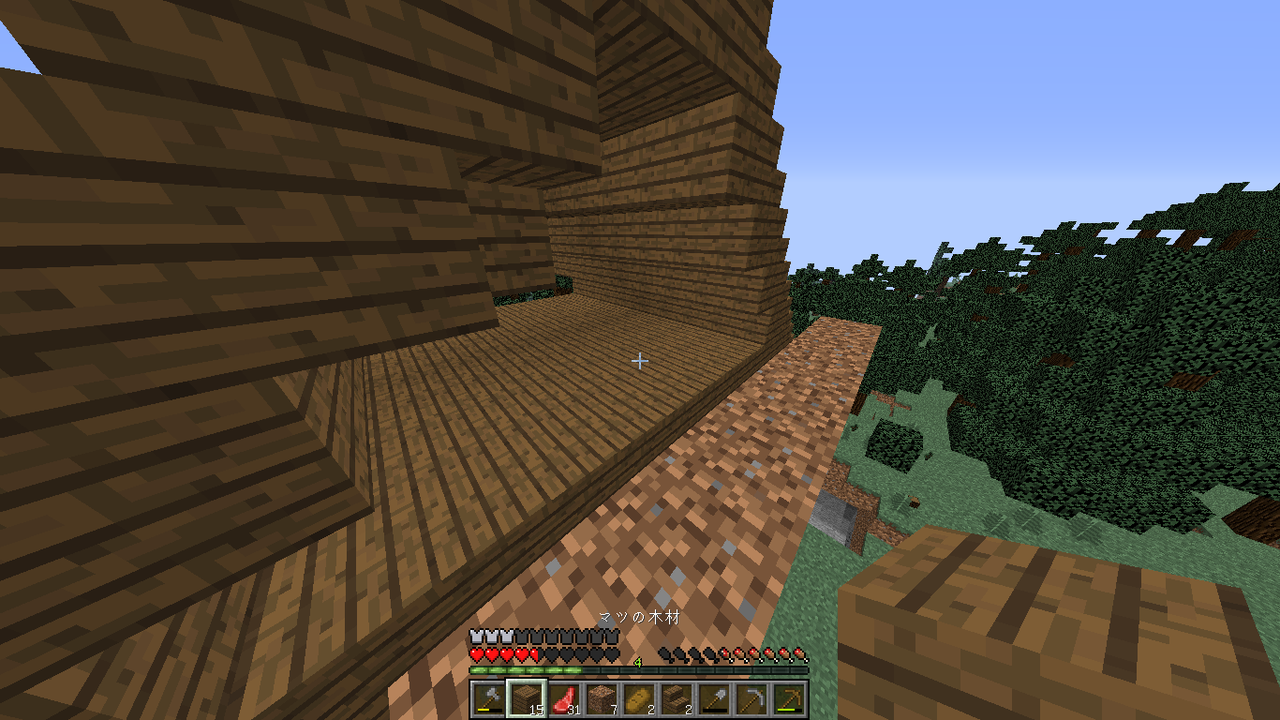Screen dimensions: 1280x720
Task: Click the マツの木材 item name label
Action: pos(638,619)
